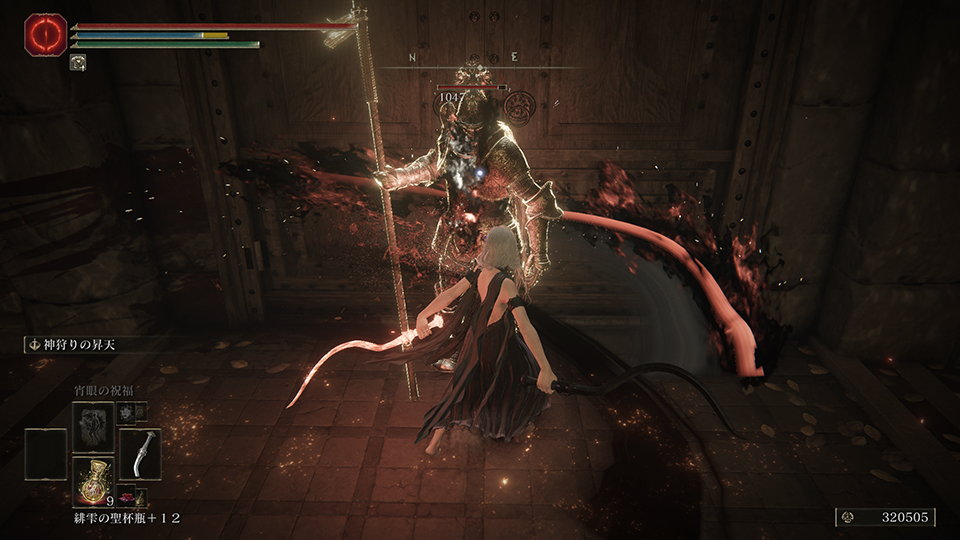Click the status buff icon under the bars

point(77,62)
